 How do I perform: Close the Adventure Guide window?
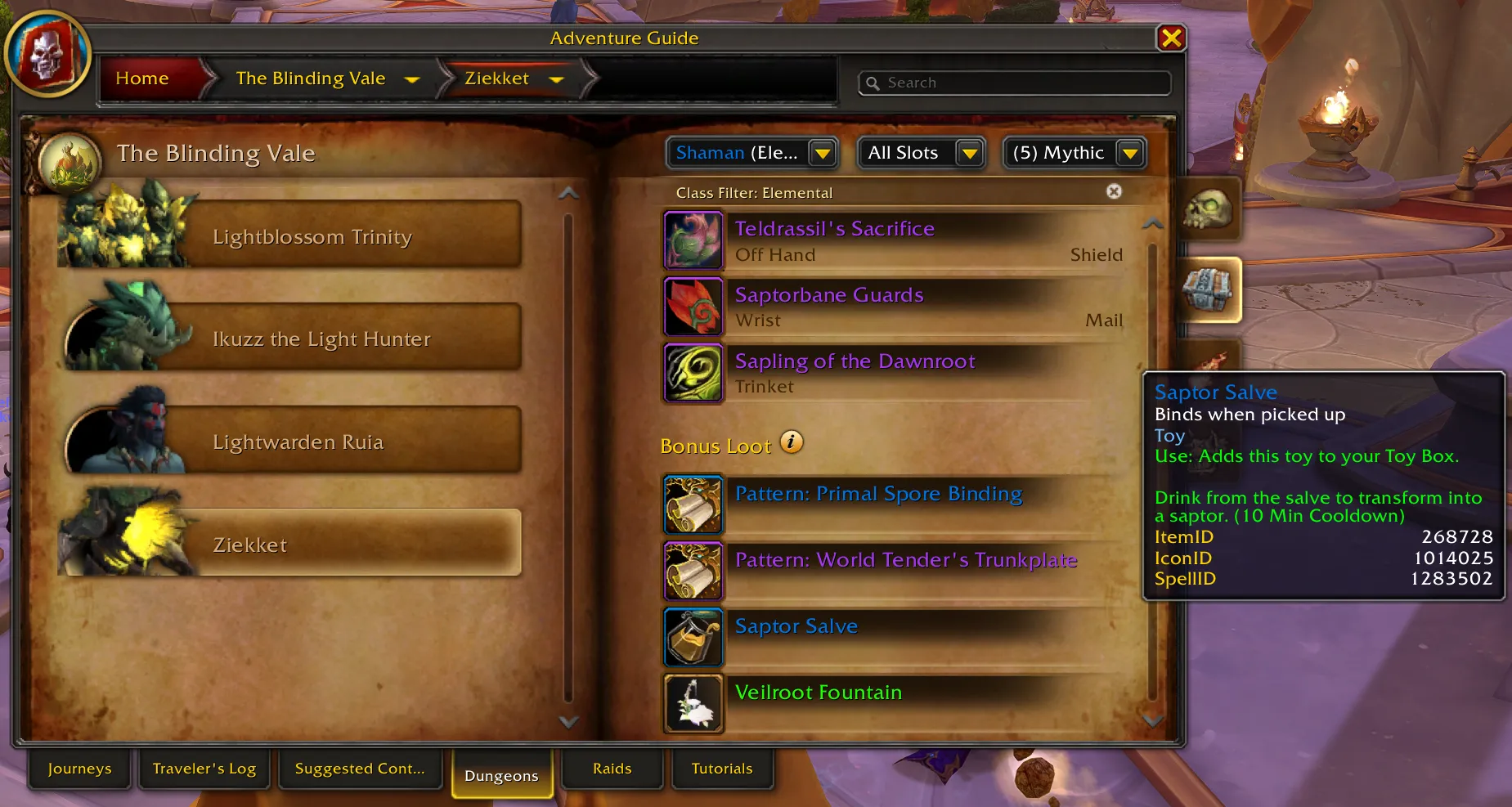(1171, 38)
